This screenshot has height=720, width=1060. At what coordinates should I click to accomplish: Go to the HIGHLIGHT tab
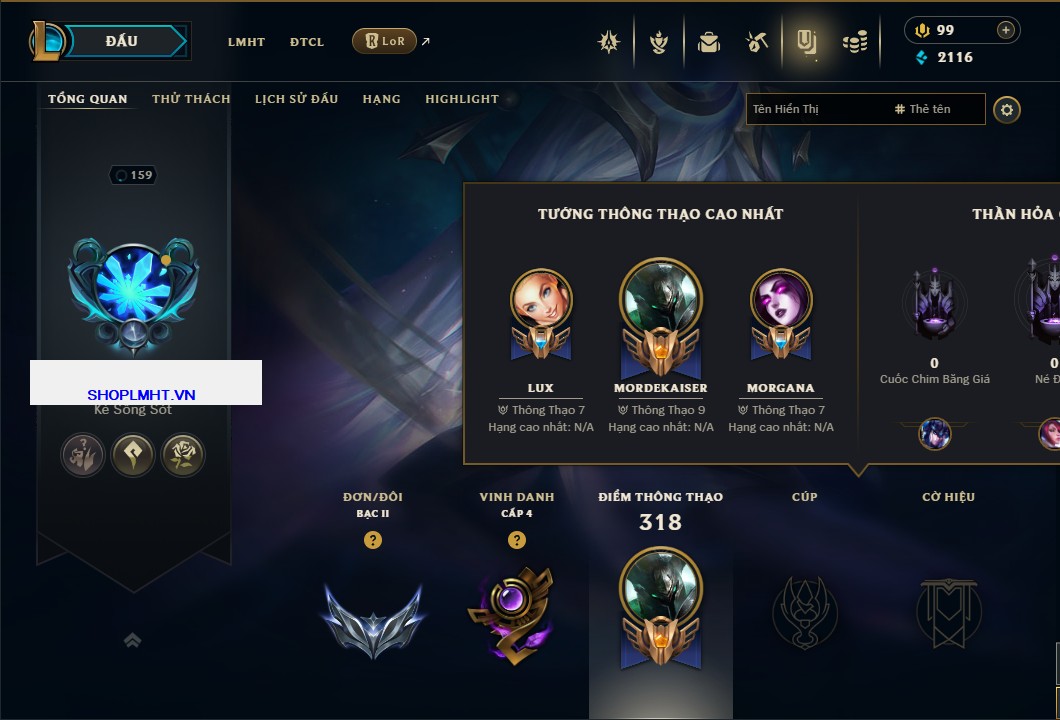tap(462, 99)
